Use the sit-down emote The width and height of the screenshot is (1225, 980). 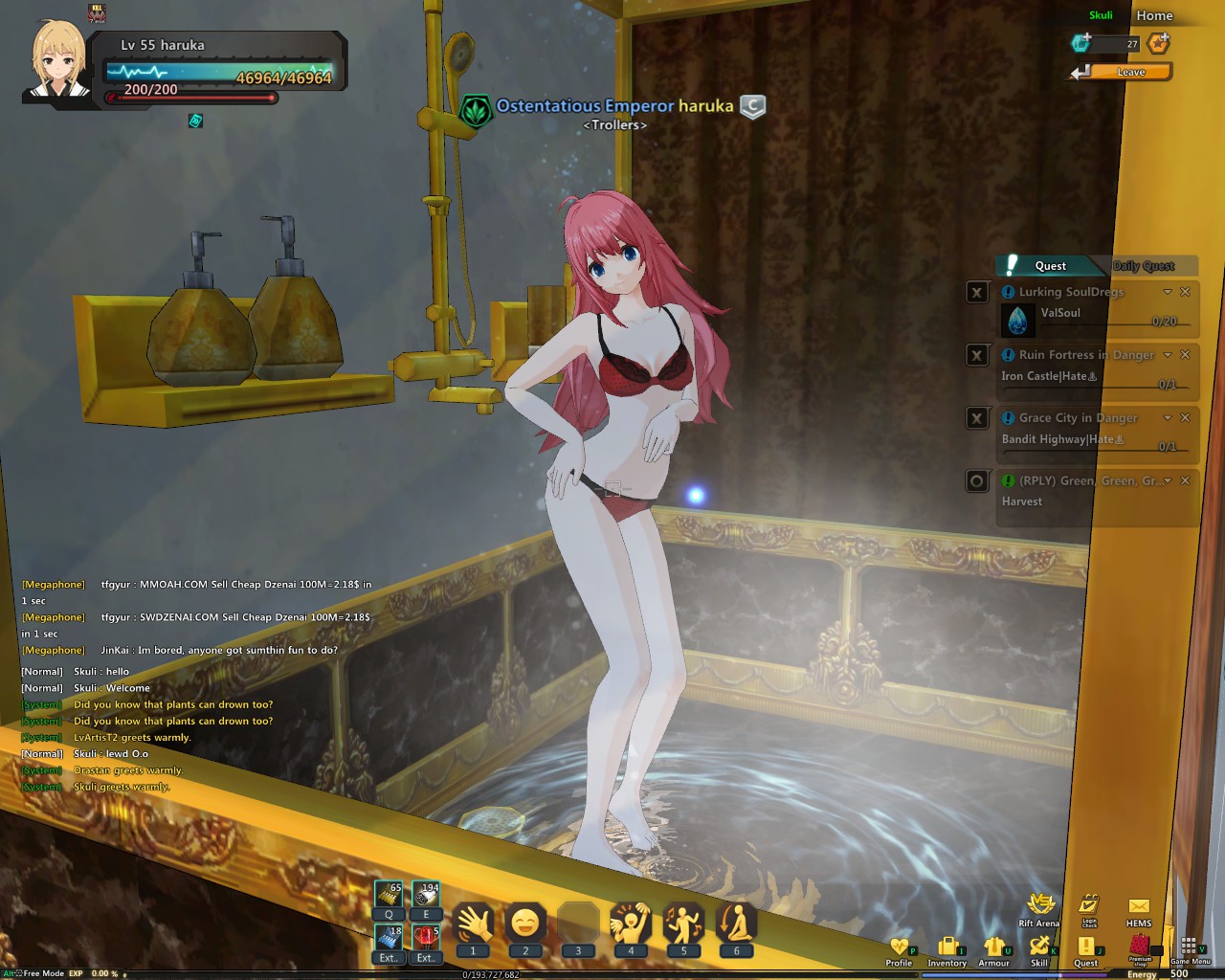click(736, 924)
